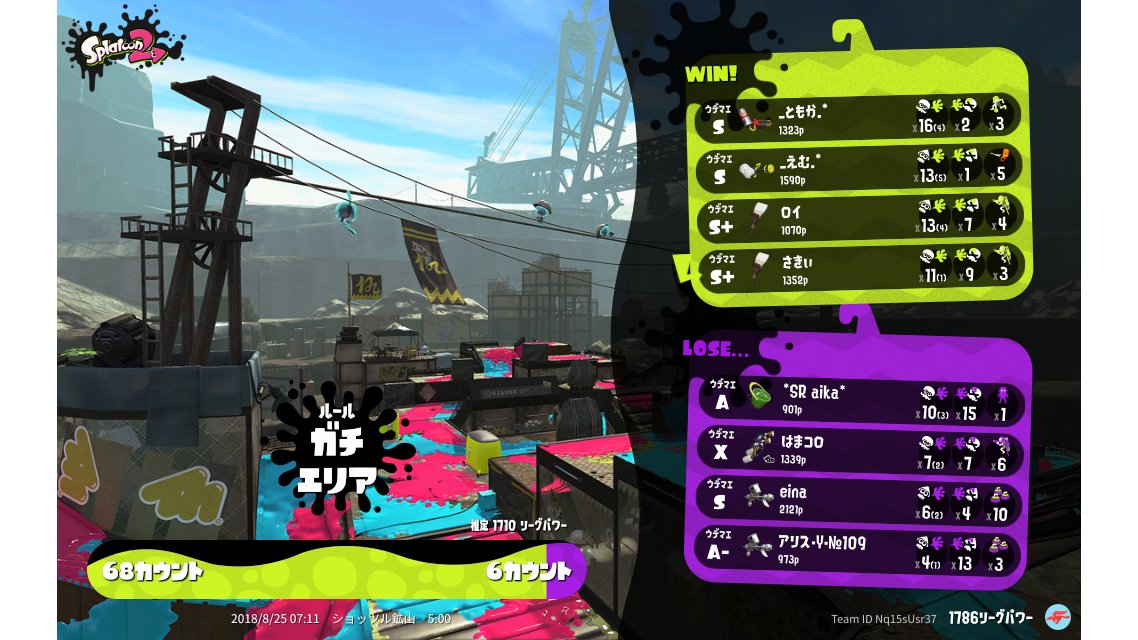Viewport: 1138px width, 640px height.
Task: Choose player ロイ in the winning team
Action: click(858, 218)
